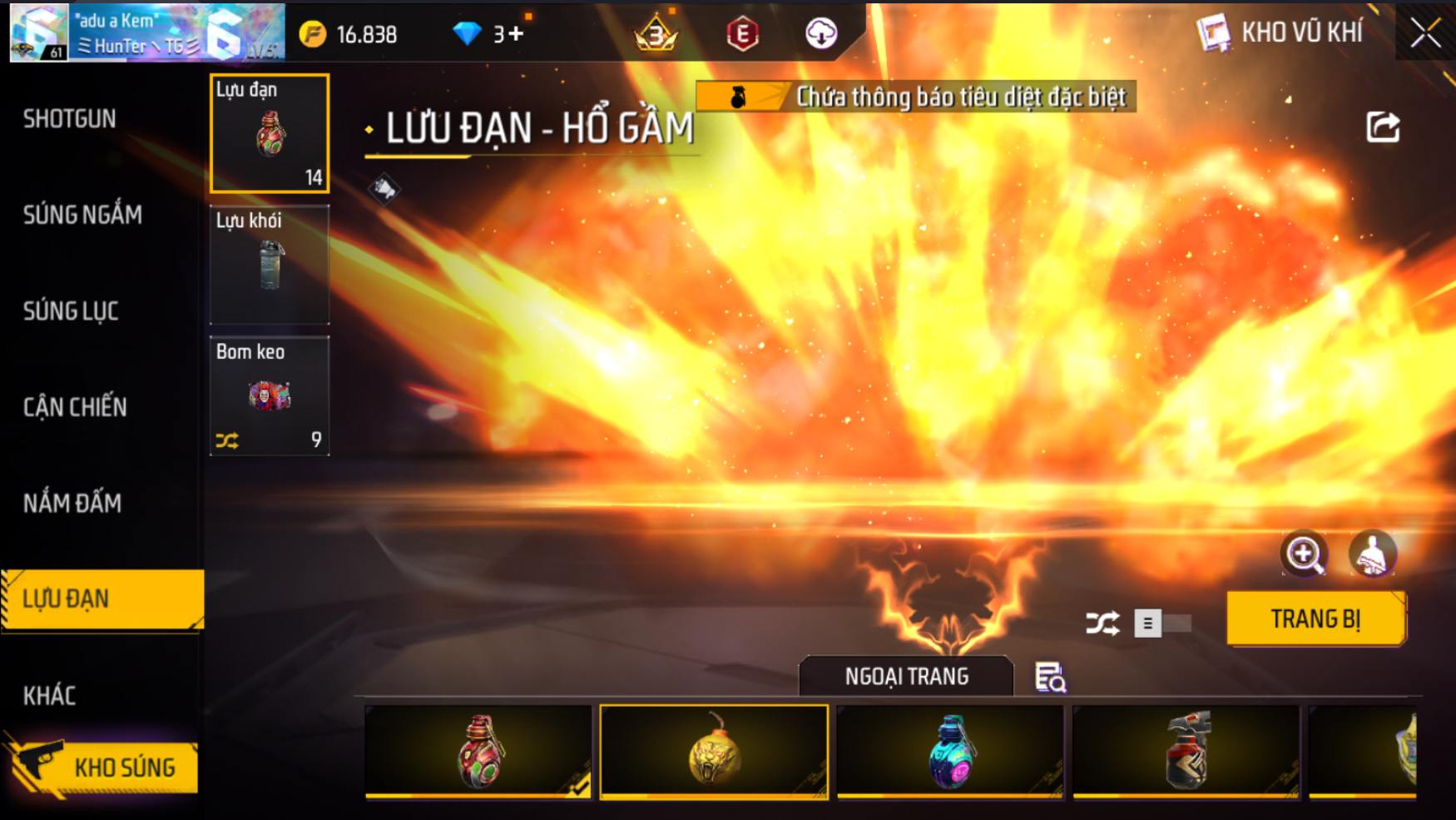Open the skin list search icon
1456x820 pixels.
coord(1050,678)
